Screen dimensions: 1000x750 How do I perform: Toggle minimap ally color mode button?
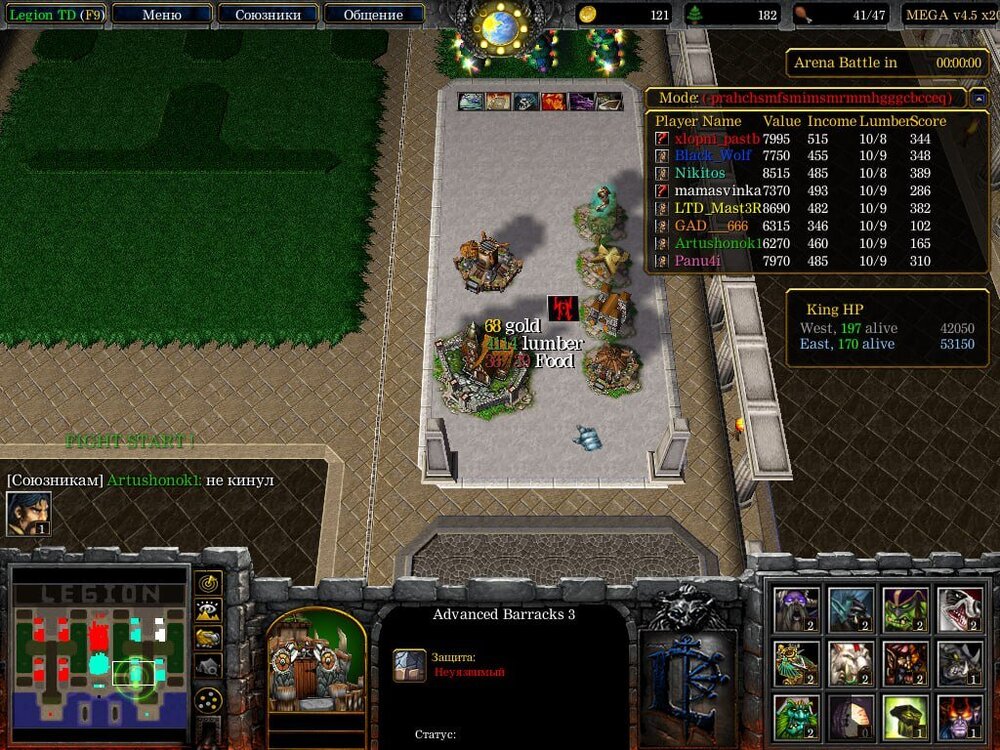[x=208, y=637]
